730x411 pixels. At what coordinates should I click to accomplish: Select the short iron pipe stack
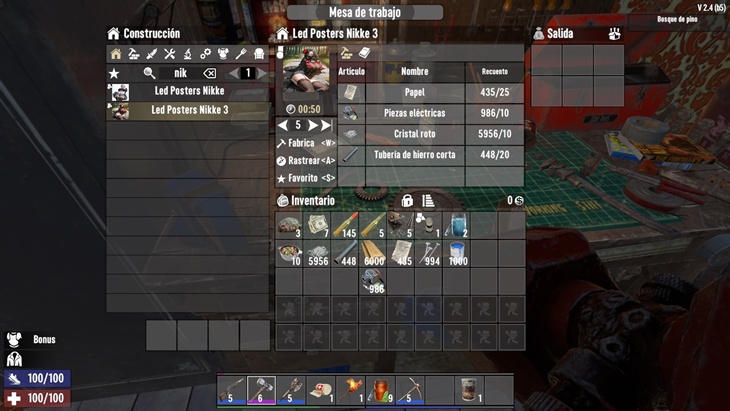[x=345, y=254]
